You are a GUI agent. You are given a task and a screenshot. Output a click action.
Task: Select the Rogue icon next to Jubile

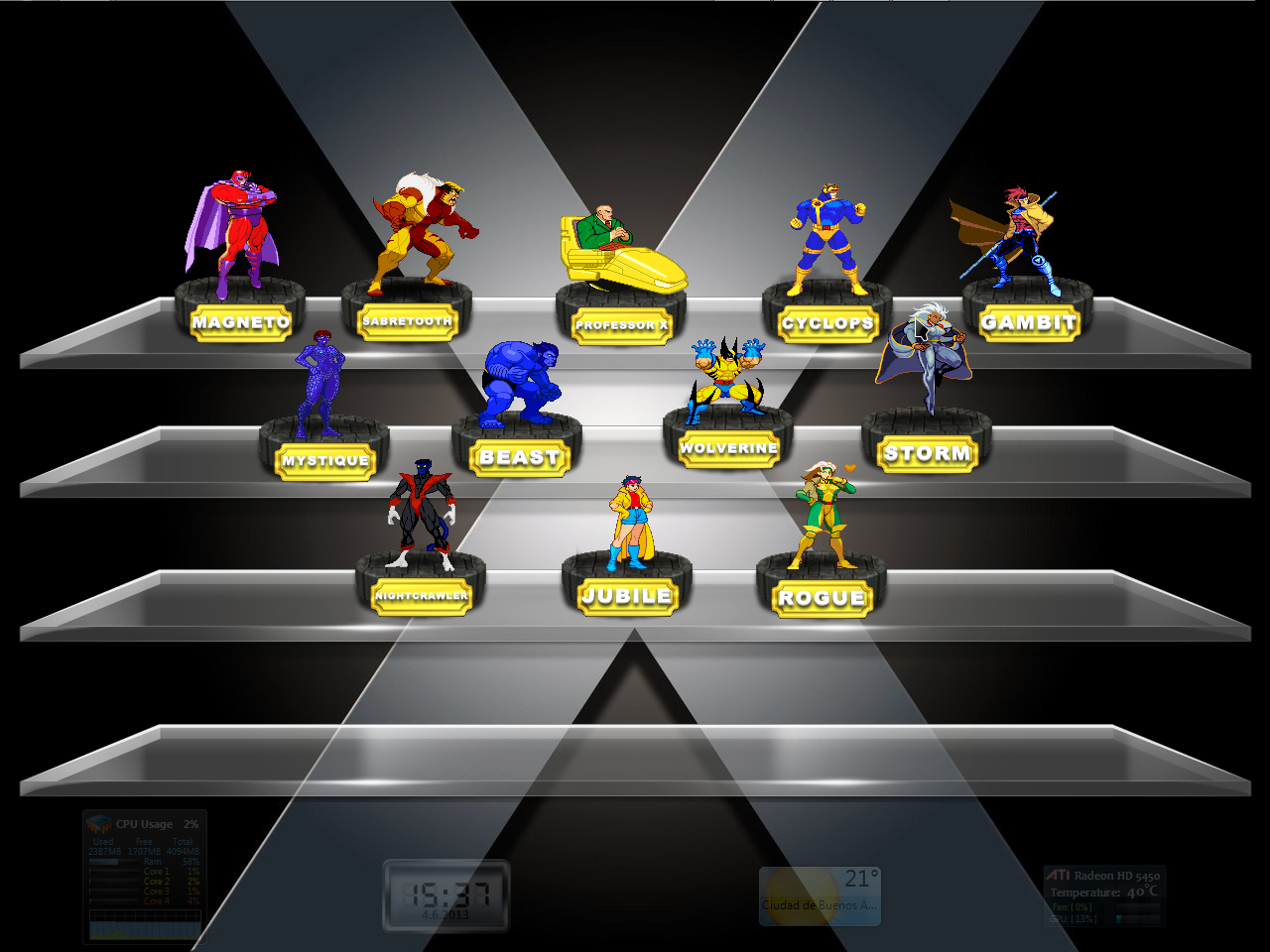(x=822, y=516)
